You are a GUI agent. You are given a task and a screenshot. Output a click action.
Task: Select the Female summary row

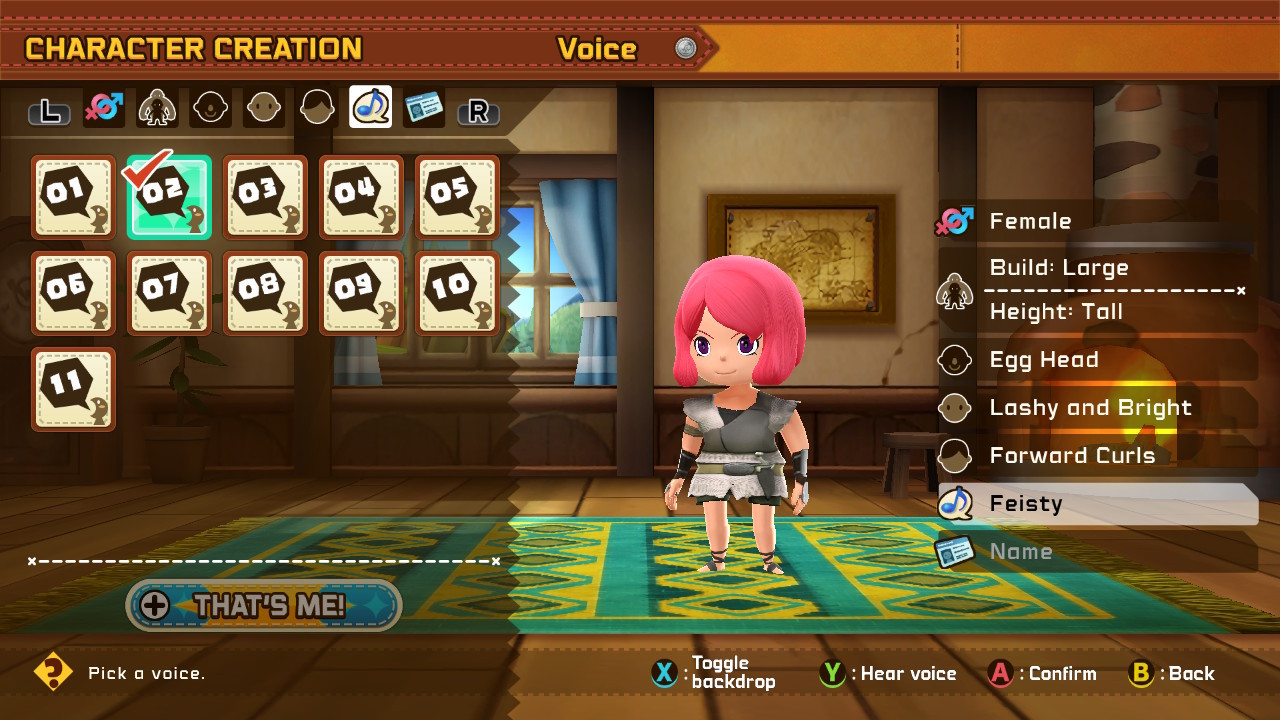(1097, 221)
